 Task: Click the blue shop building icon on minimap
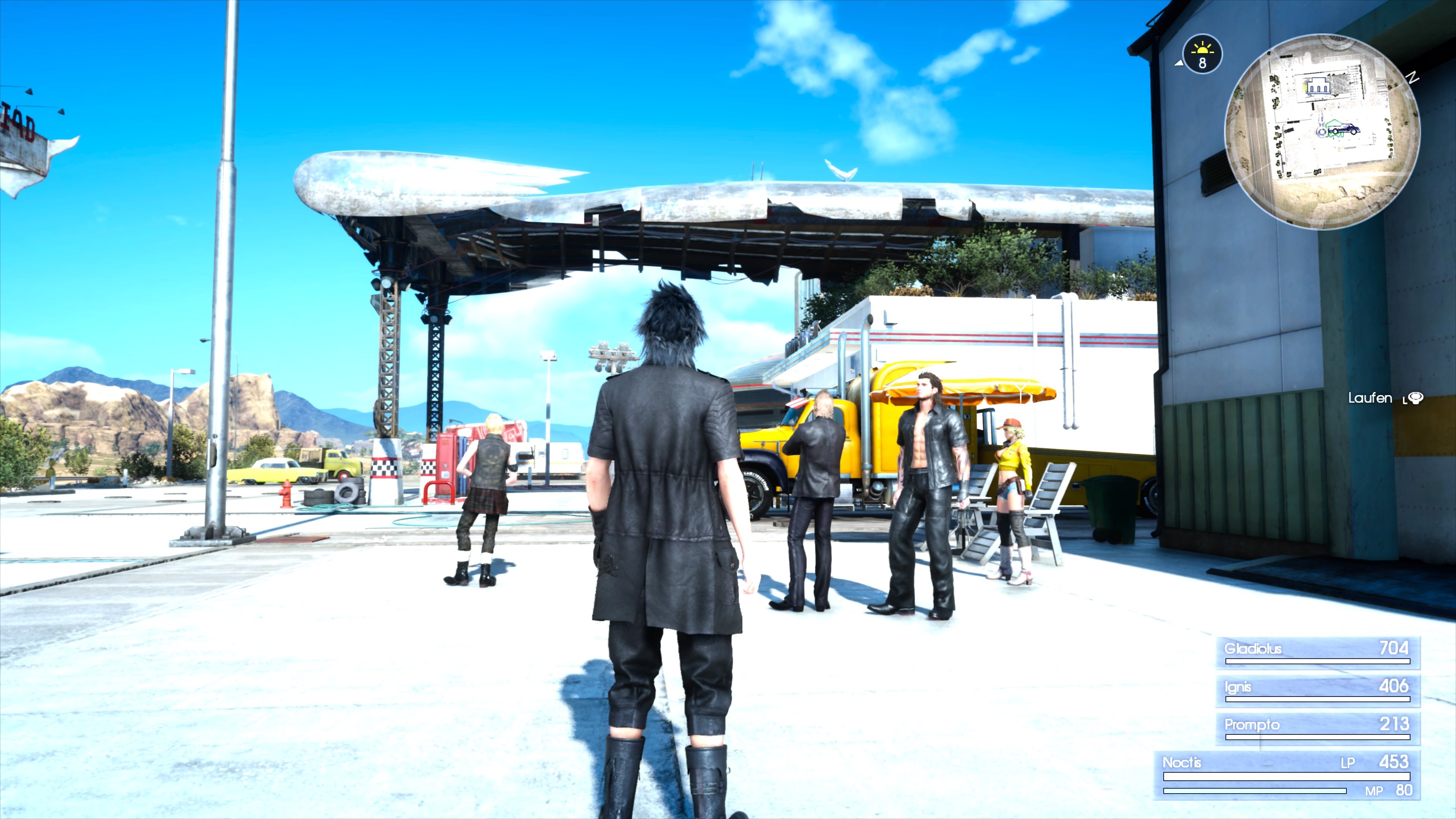pyautogui.click(x=1318, y=86)
